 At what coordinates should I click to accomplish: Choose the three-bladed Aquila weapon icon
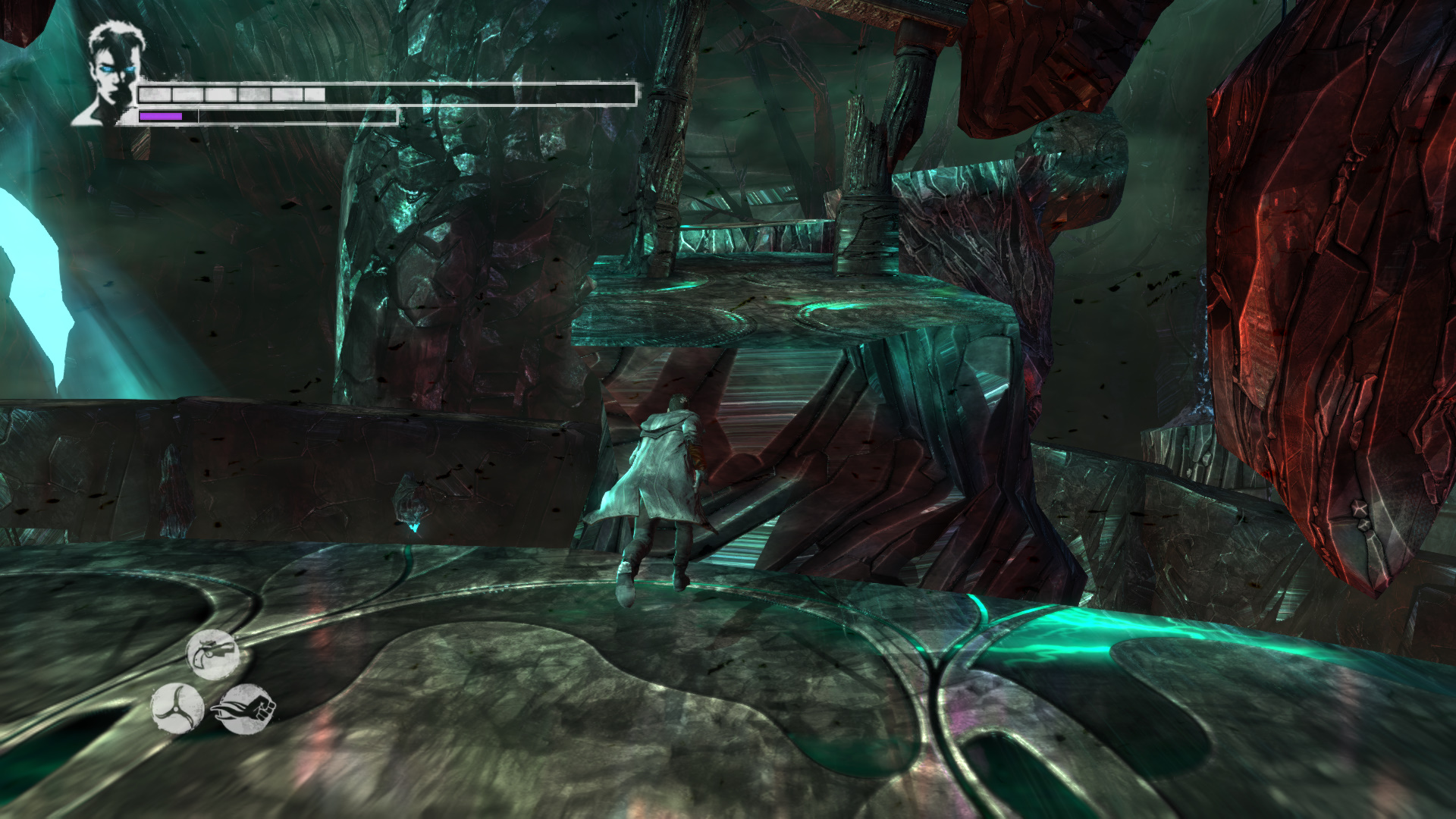177,708
